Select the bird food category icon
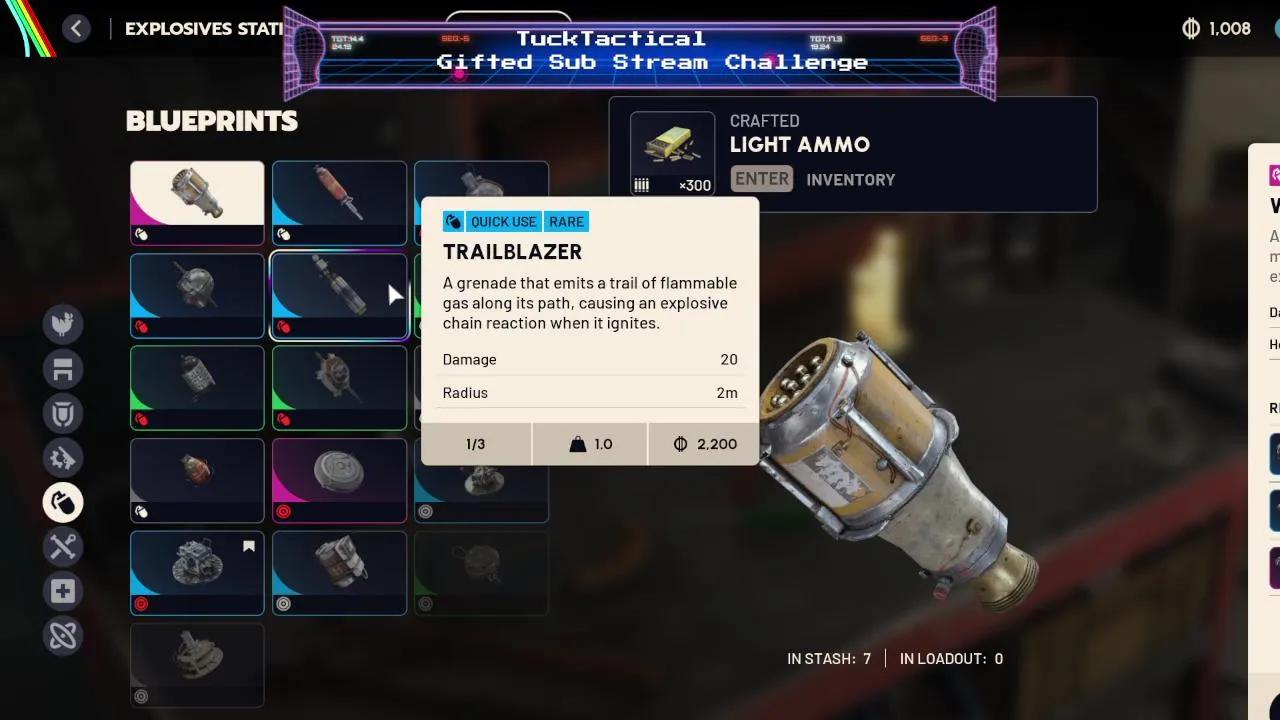This screenshot has width=1280, height=720. tap(63, 324)
